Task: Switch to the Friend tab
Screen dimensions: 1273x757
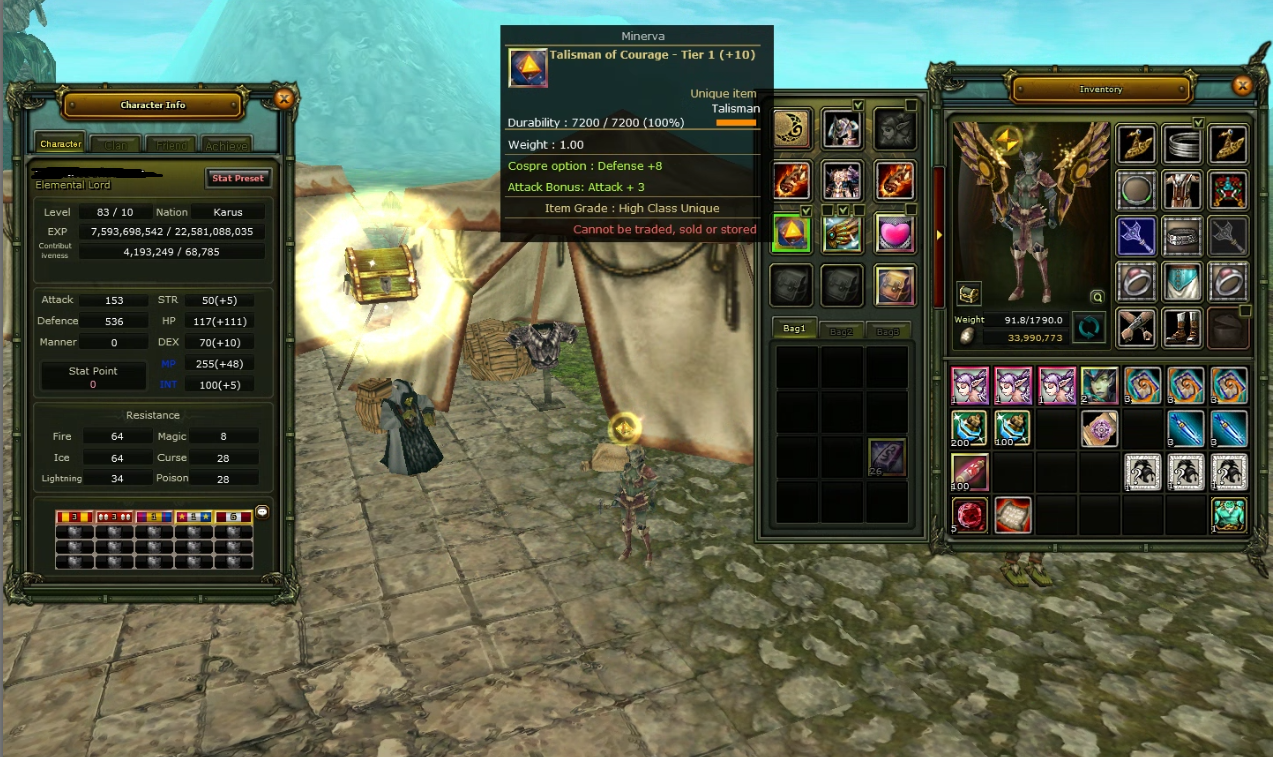Action: (171, 145)
